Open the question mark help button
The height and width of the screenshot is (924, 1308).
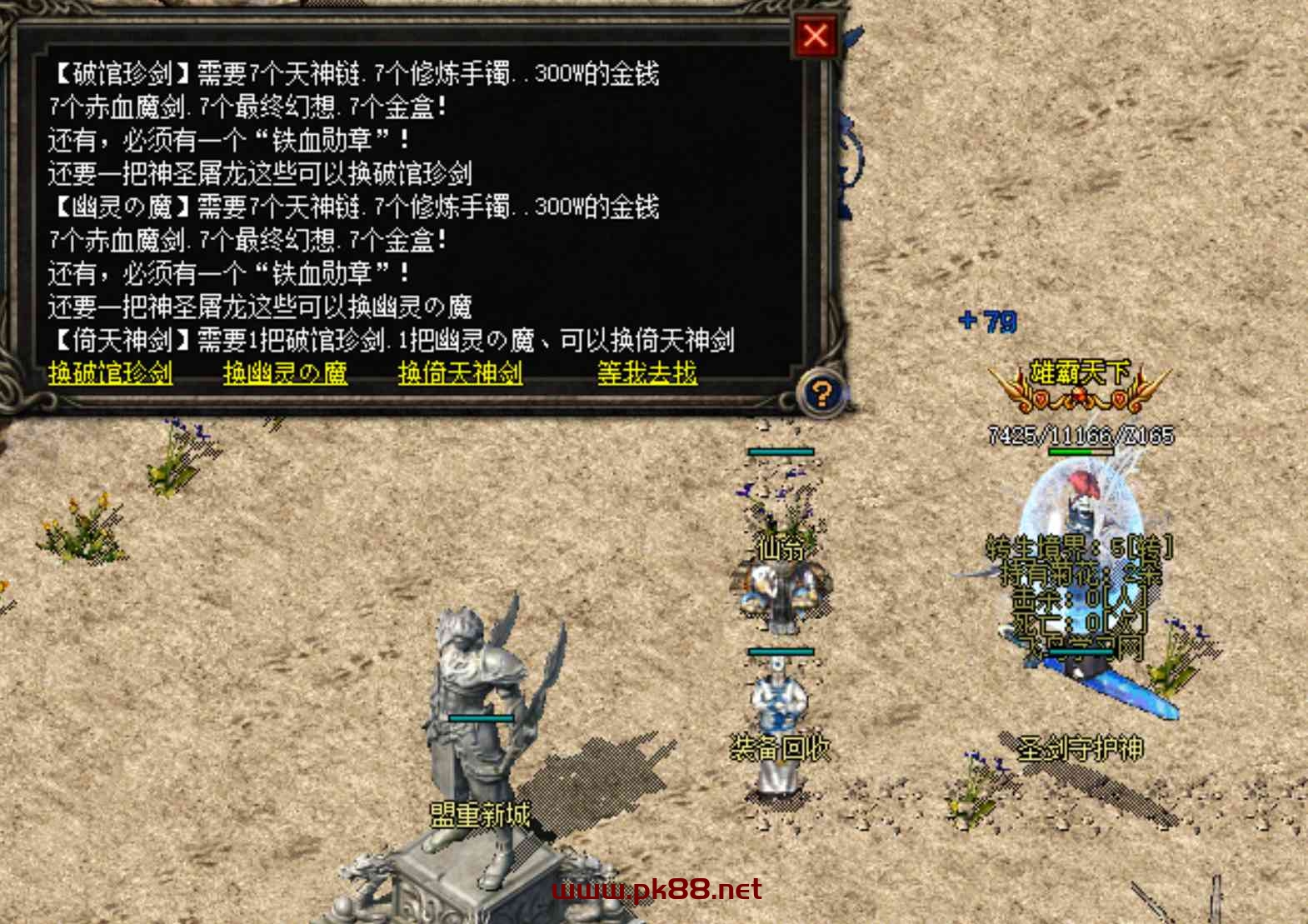tap(821, 392)
